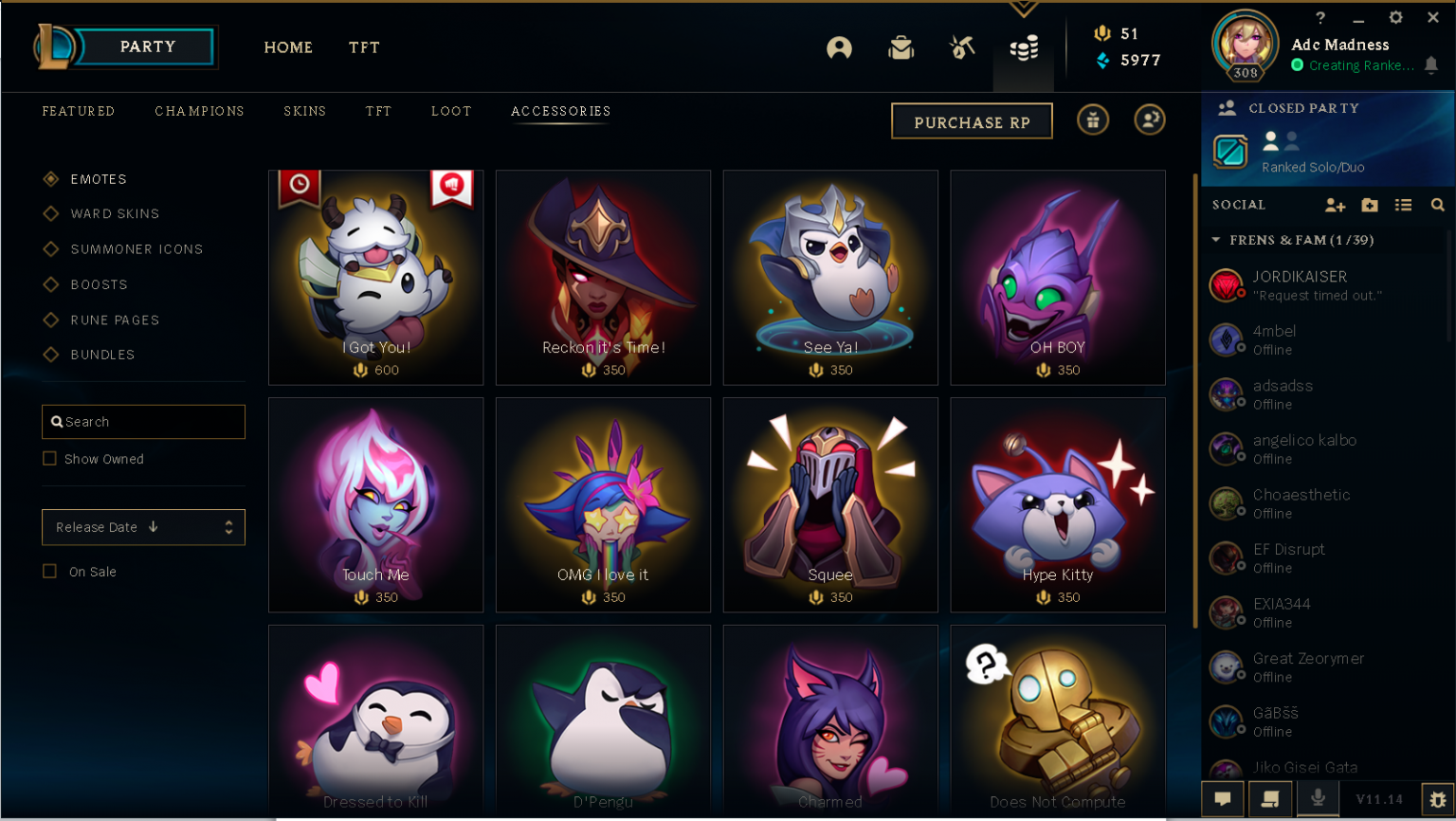
Task: Open the Store coin-stack icon
Action: click(x=1023, y=47)
